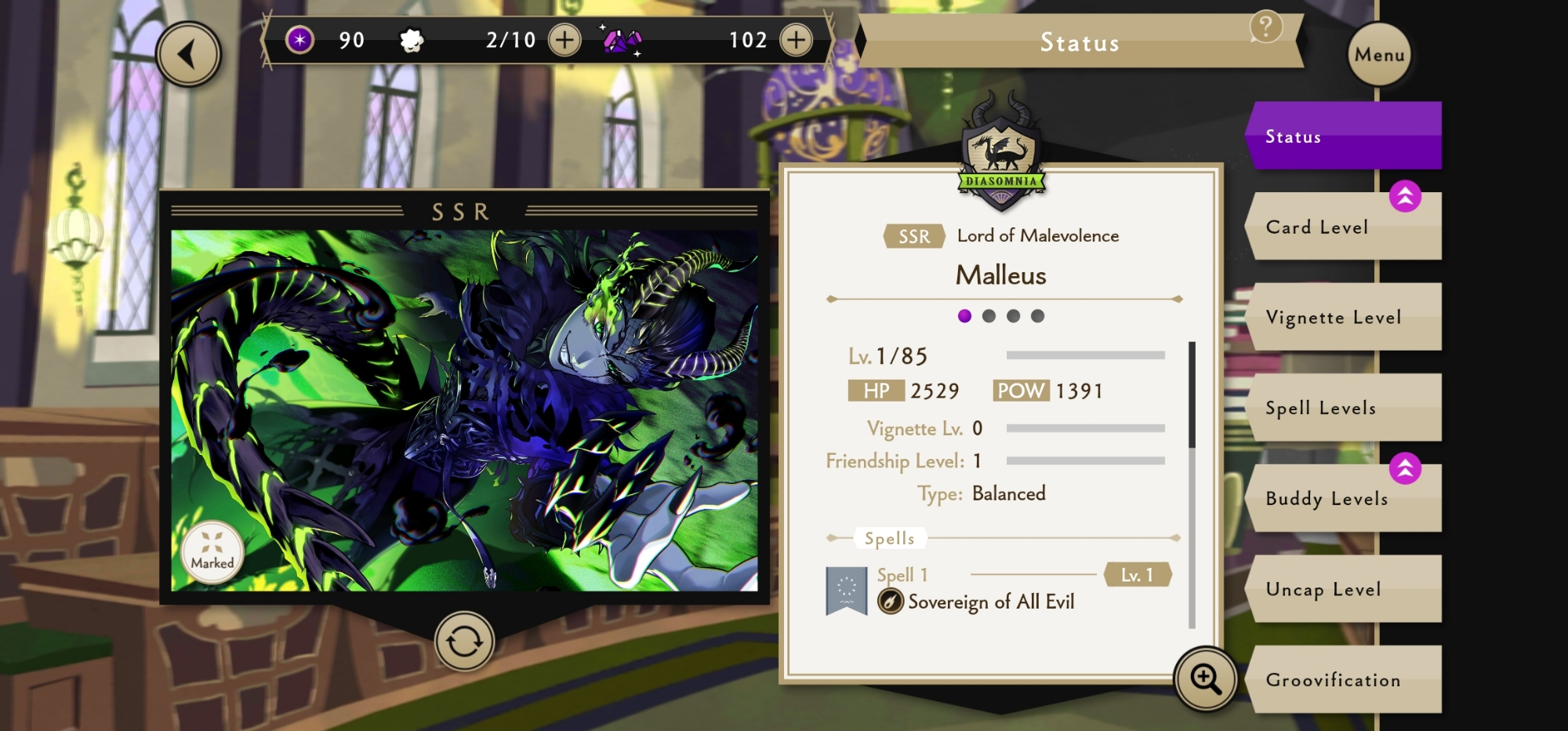Viewport: 1568px width, 731px height.
Task: Choose the Uncap Level tab
Action: click(x=1344, y=589)
